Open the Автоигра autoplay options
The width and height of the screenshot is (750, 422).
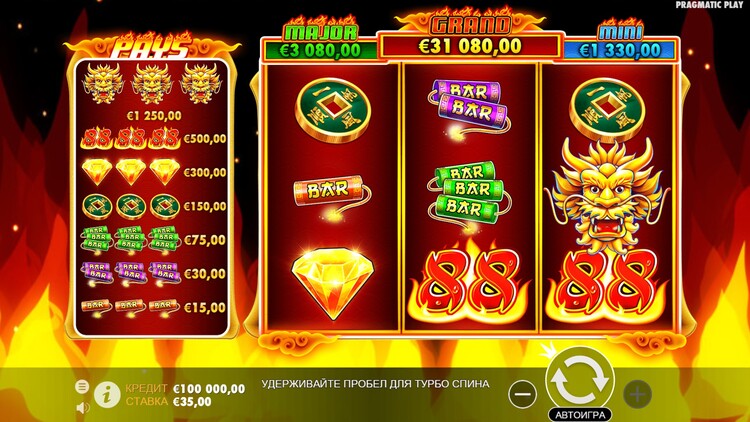click(x=579, y=413)
